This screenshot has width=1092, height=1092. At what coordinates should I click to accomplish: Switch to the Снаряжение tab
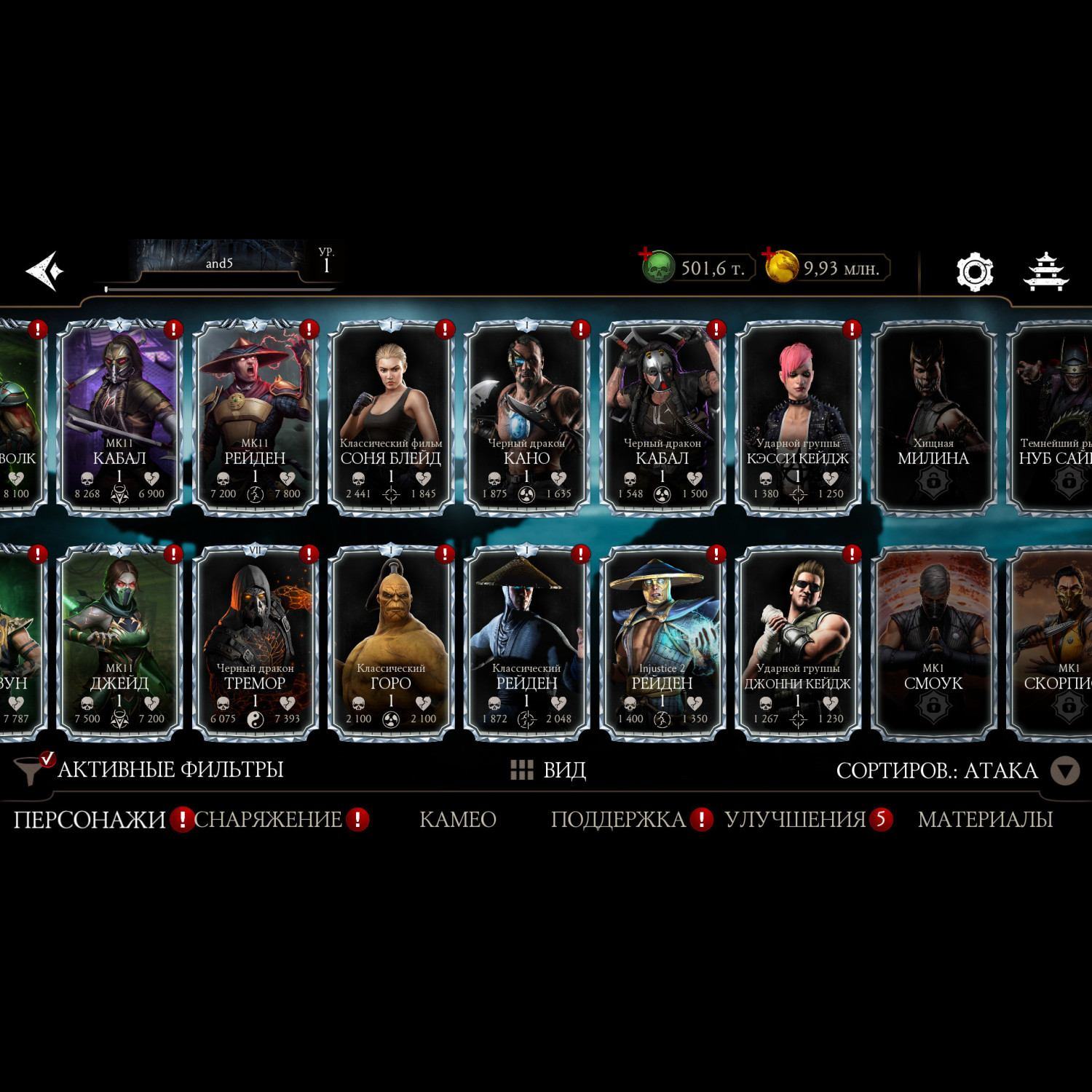point(268,820)
